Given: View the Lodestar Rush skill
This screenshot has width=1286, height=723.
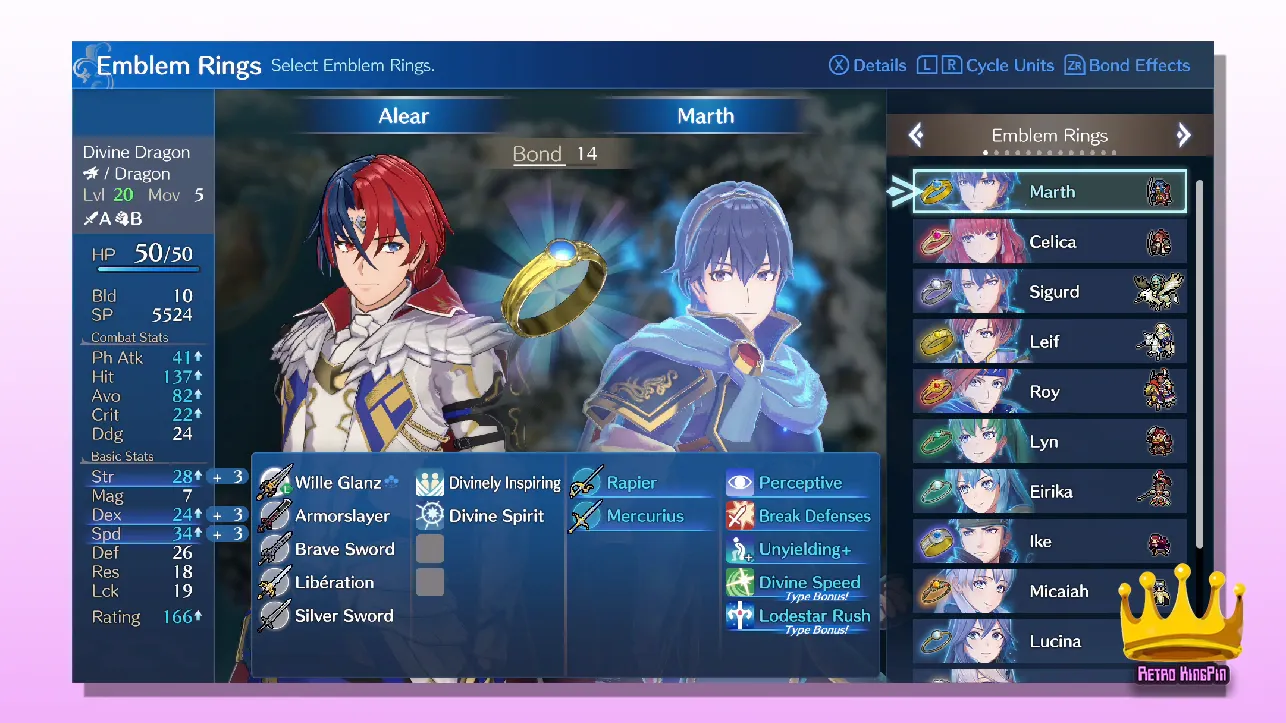Looking at the screenshot, I should [x=800, y=617].
